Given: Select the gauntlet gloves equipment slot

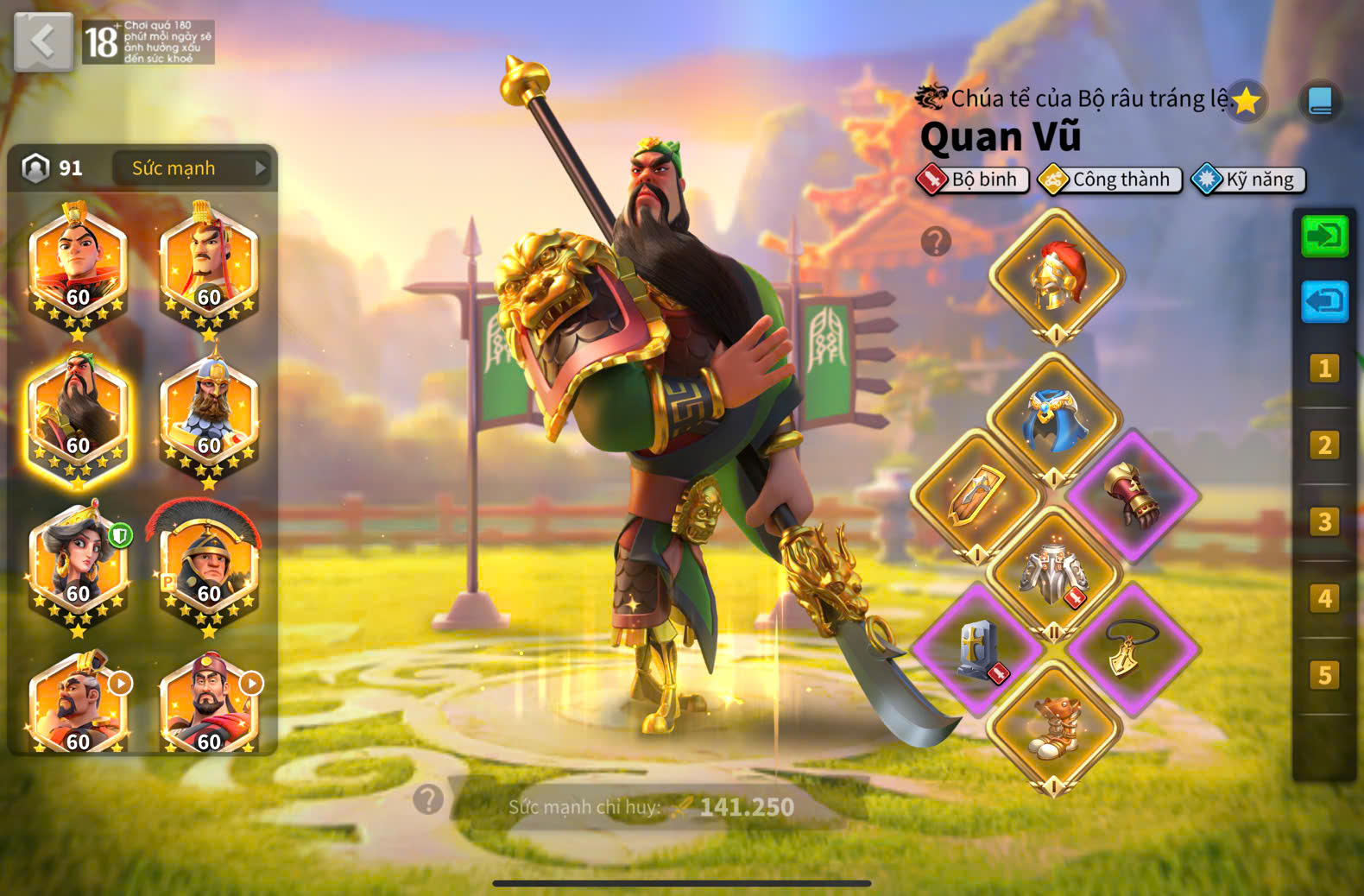Looking at the screenshot, I should (1133, 495).
